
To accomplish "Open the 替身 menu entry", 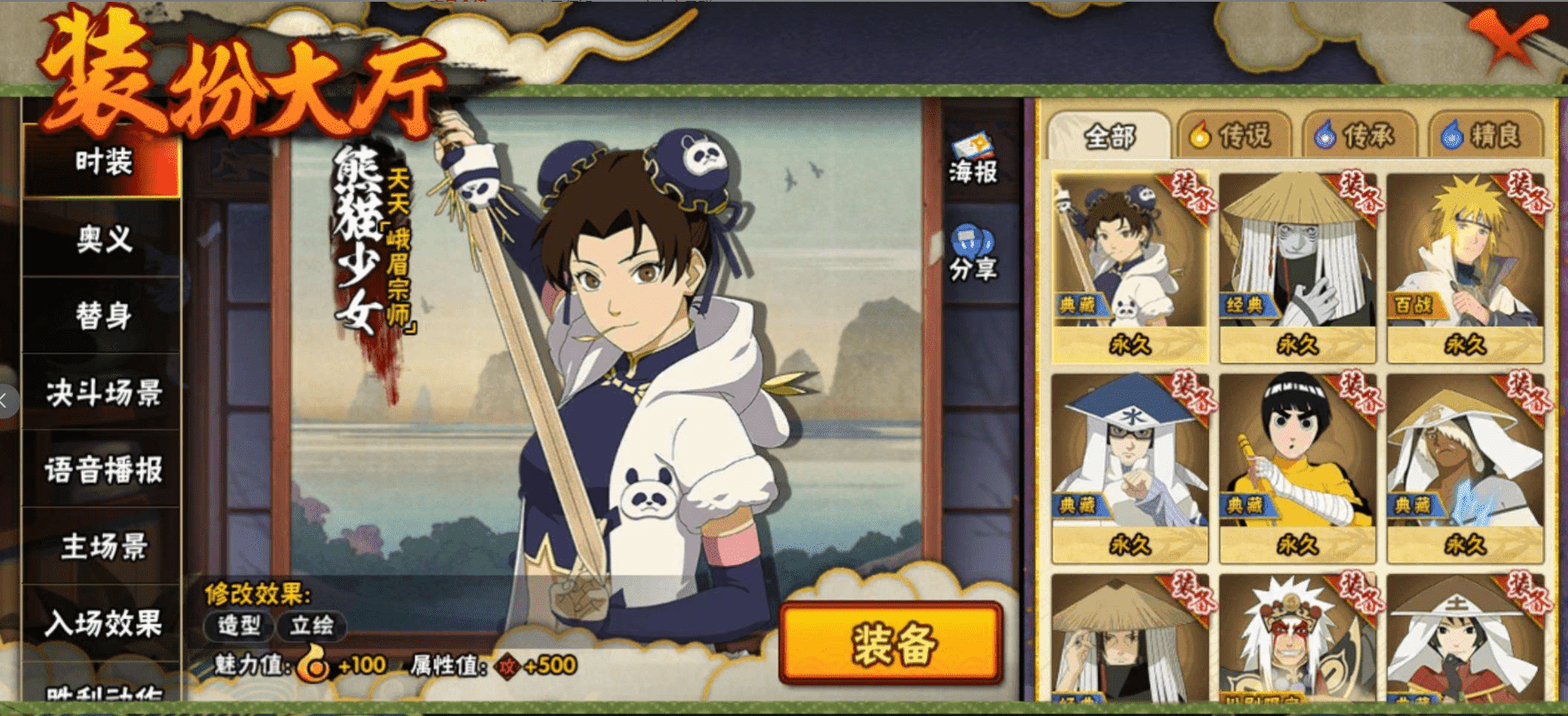I will pos(102,316).
